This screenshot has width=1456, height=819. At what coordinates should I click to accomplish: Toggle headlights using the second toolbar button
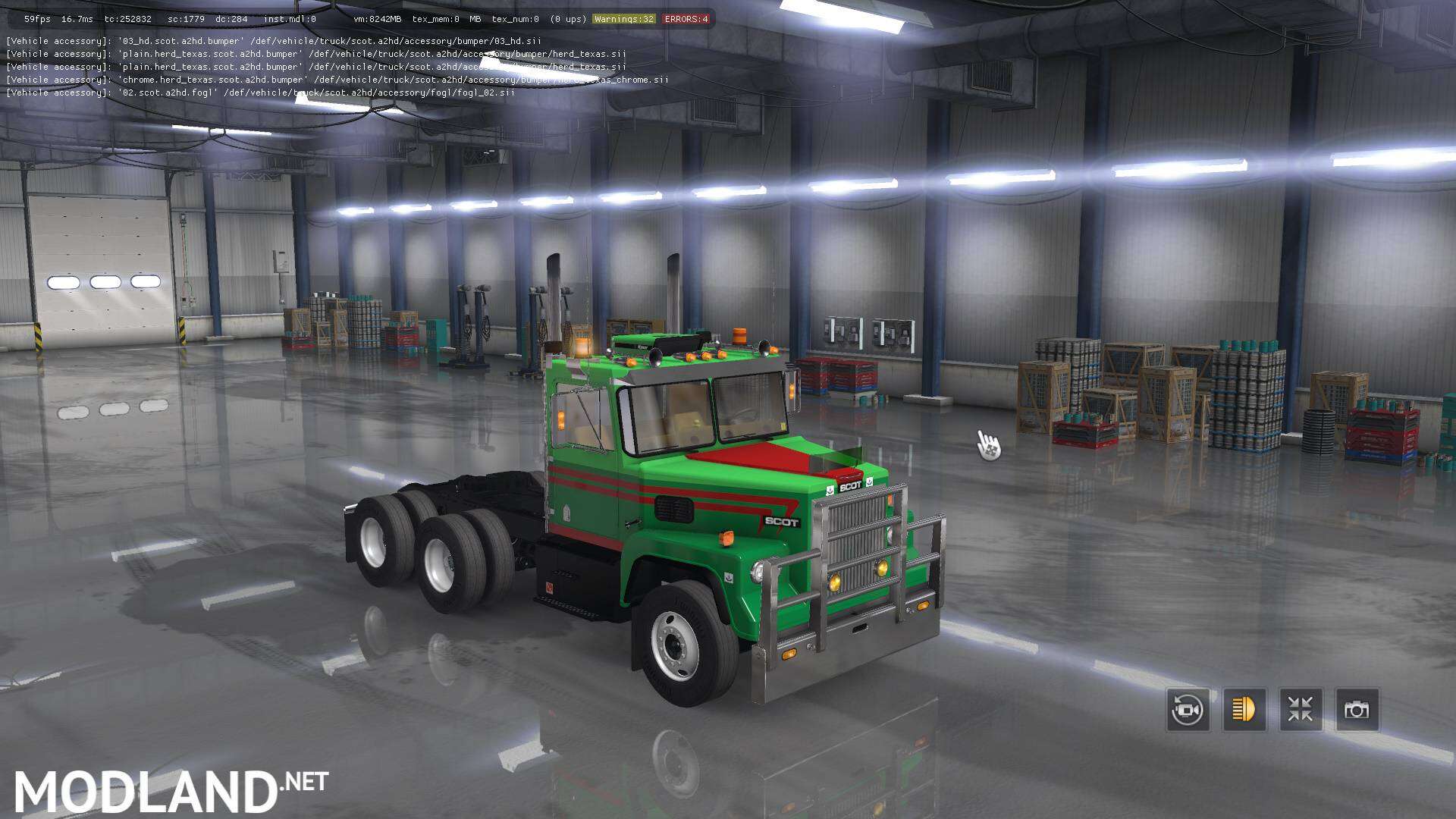pos(1244,710)
